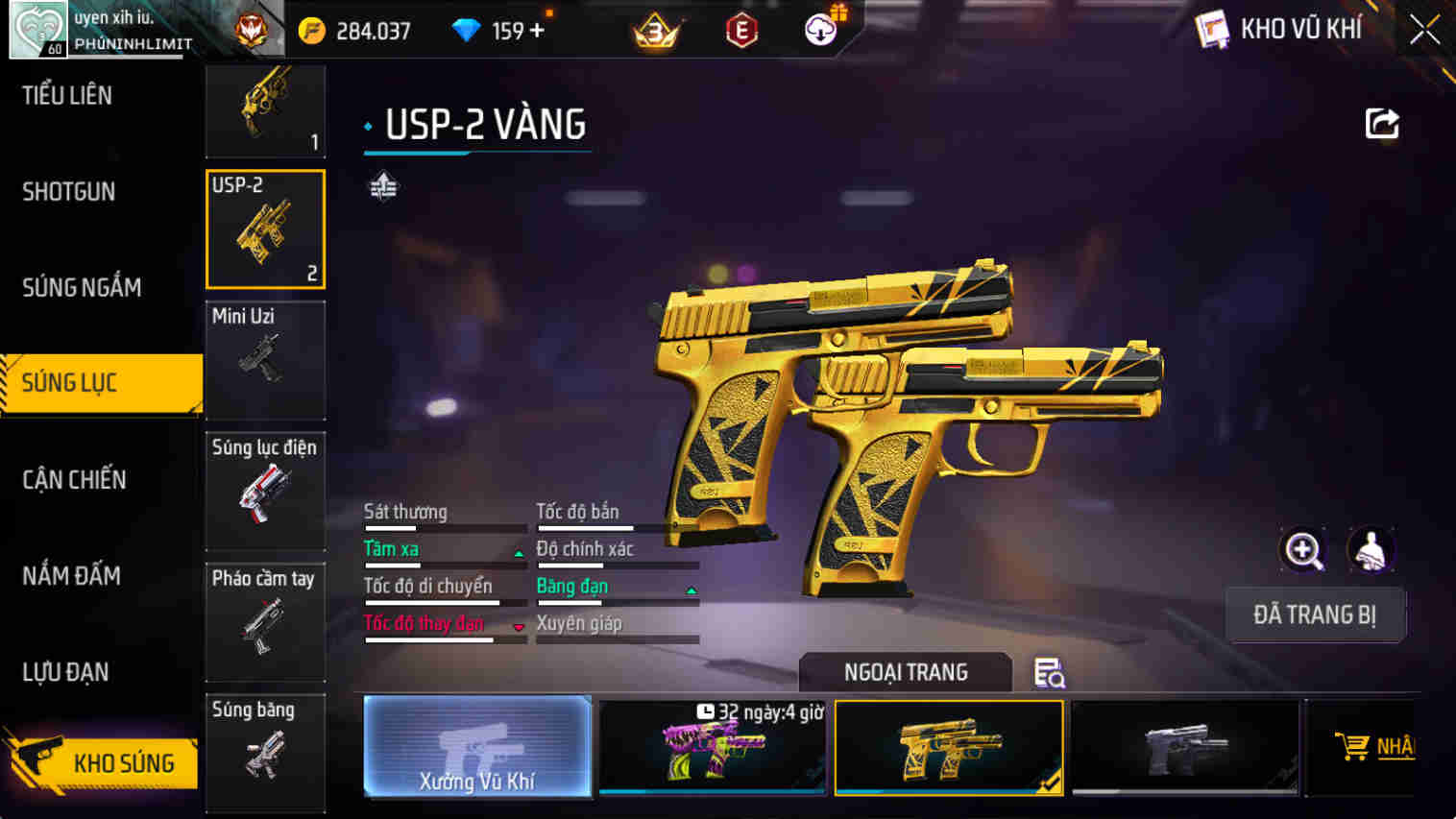
Task: Switch to the Shotgun category
Action: click(68, 191)
